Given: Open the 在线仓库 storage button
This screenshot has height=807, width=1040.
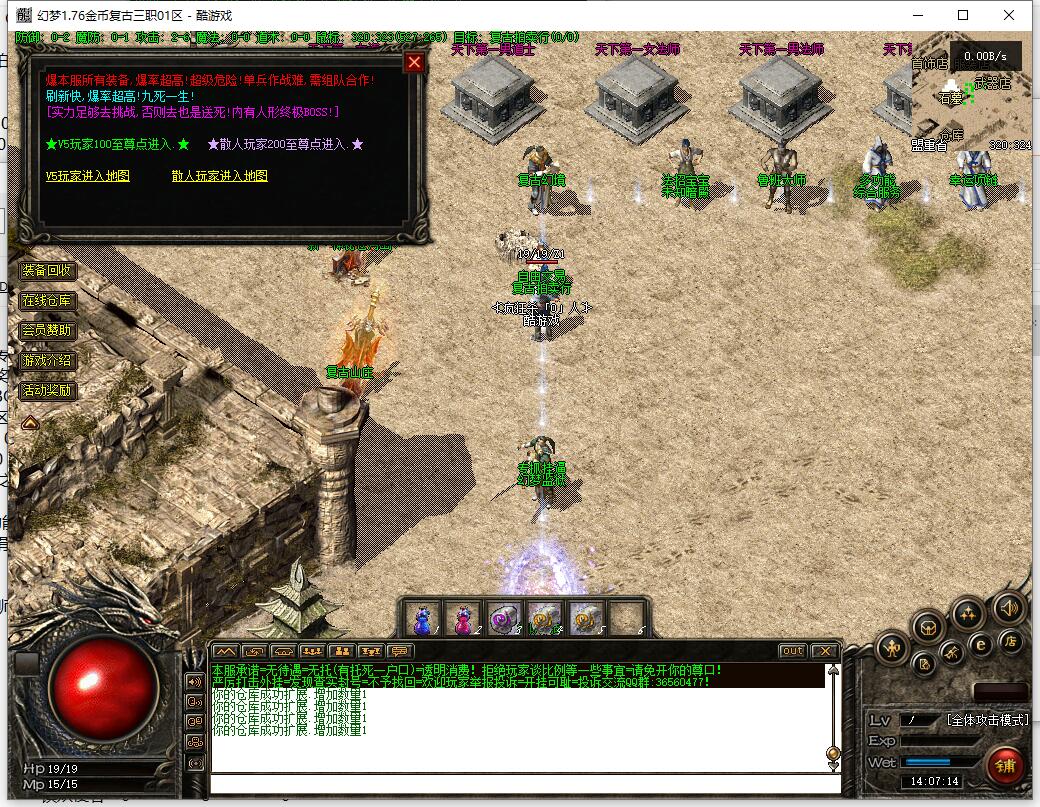Looking at the screenshot, I should pyautogui.click(x=47, y=300).
